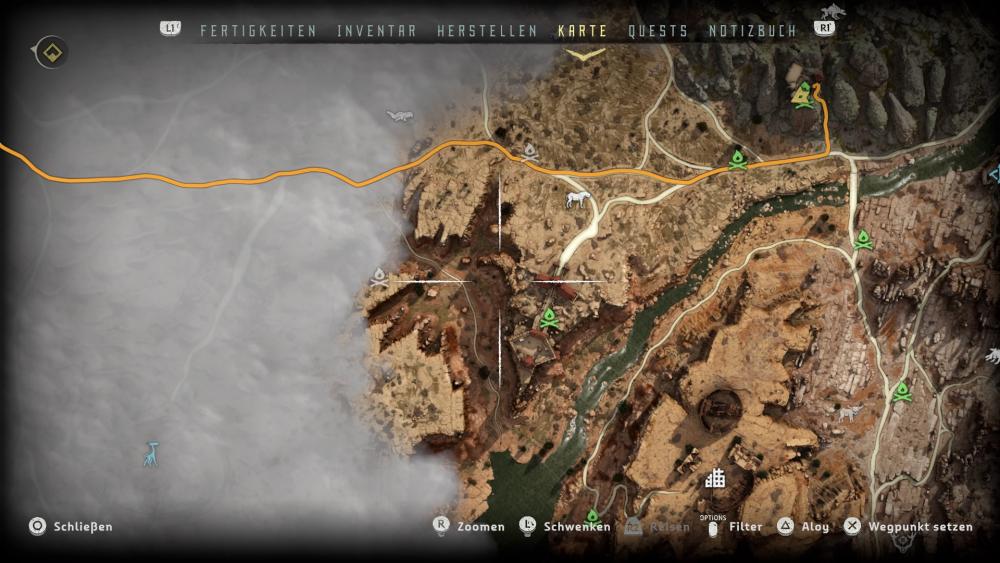The width and height of the screenshot is (1000, 563).
Task: Open the Notizbuch tab
Action: 752,31
